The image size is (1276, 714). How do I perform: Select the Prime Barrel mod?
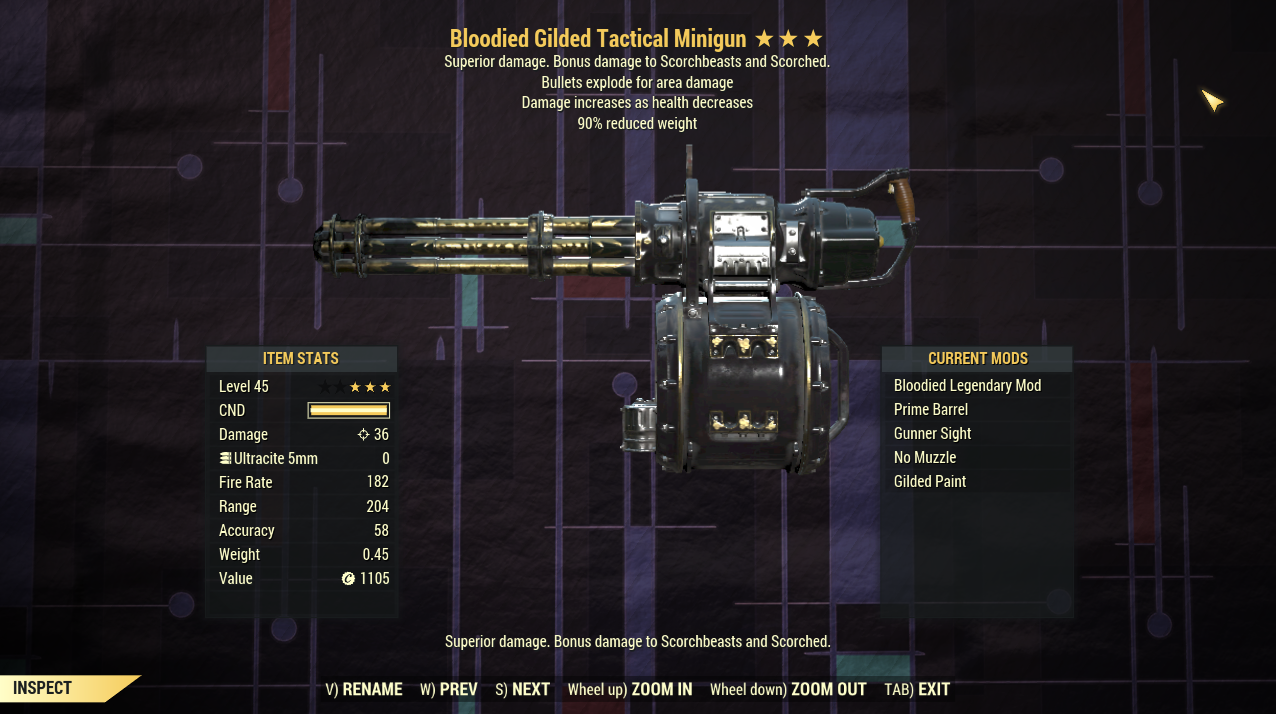pos(930,410)
